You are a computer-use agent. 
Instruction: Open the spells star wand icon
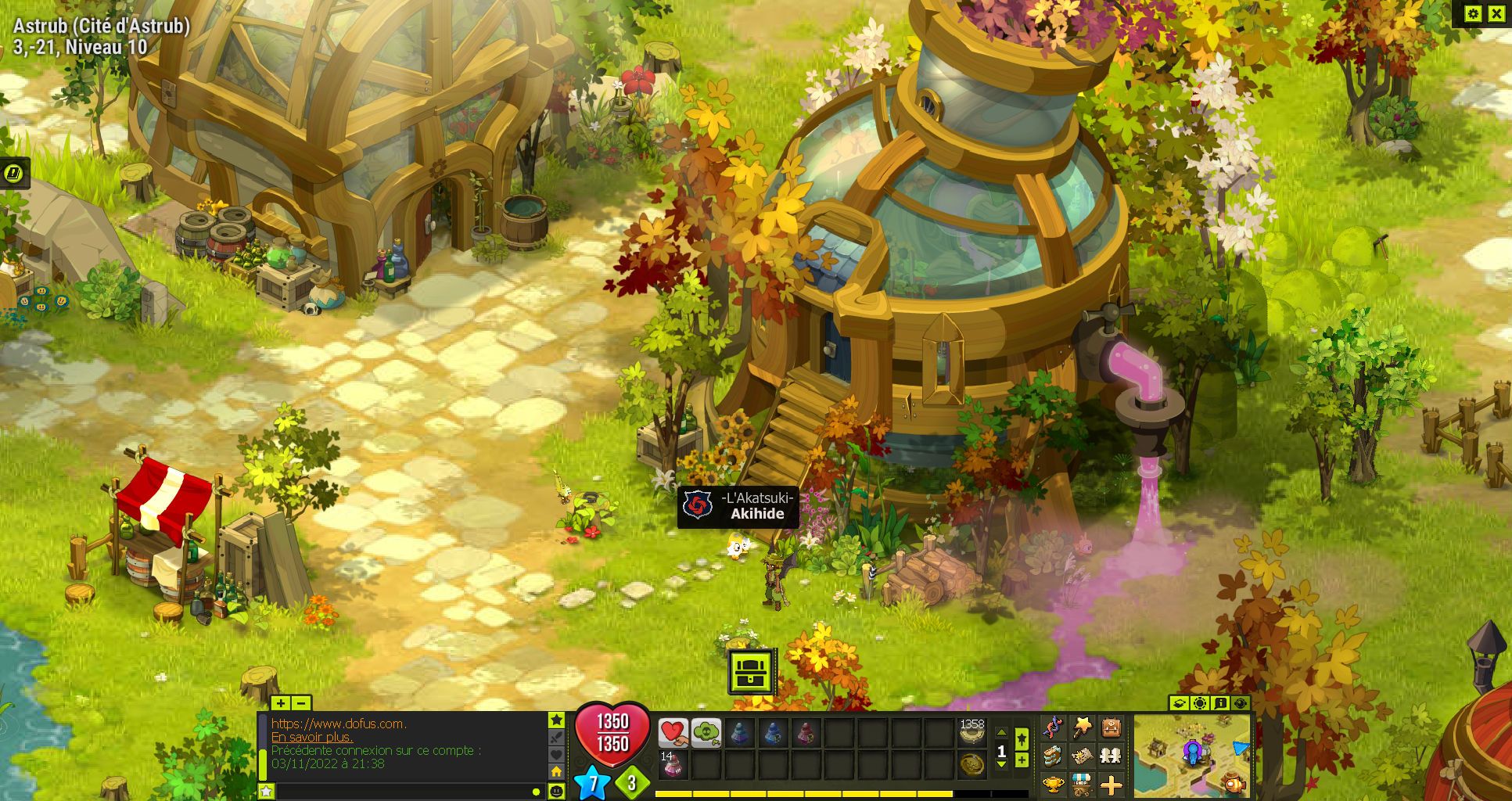tap(1082, 727)
